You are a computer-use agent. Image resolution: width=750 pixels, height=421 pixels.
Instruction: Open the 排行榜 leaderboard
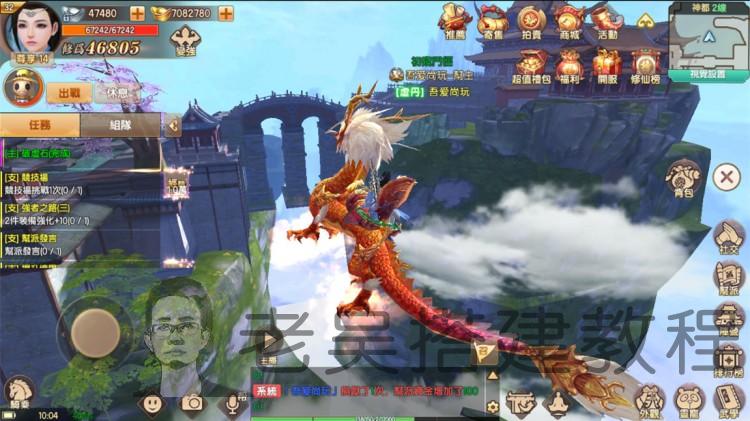coord(727,359)
